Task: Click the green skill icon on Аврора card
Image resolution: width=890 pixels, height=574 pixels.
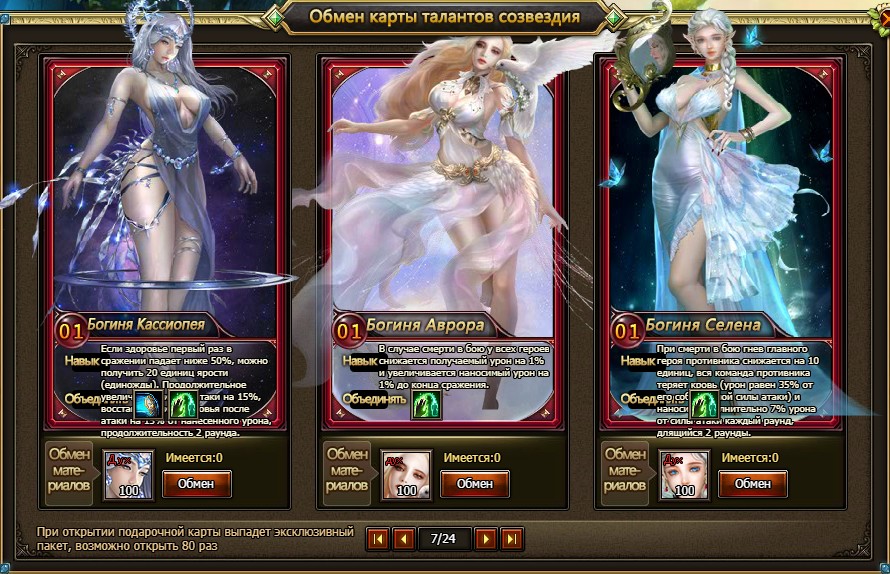Action: (427, 404)
